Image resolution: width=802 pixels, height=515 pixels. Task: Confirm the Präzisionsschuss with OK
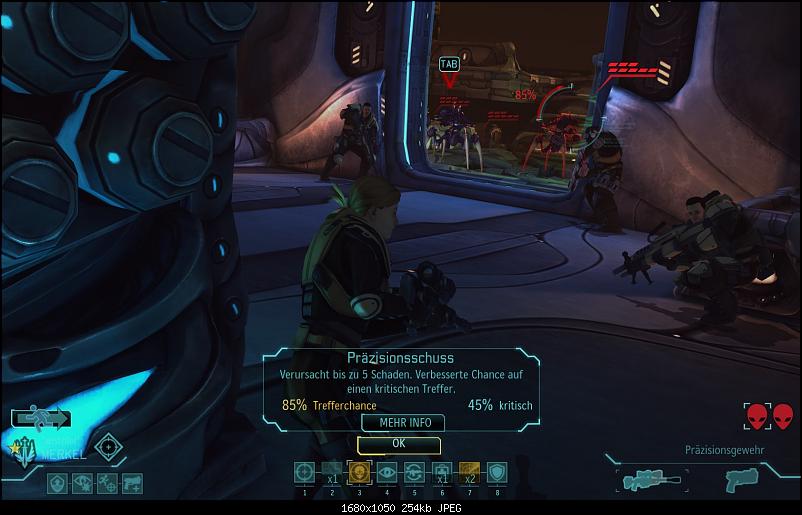pos(398,443)
